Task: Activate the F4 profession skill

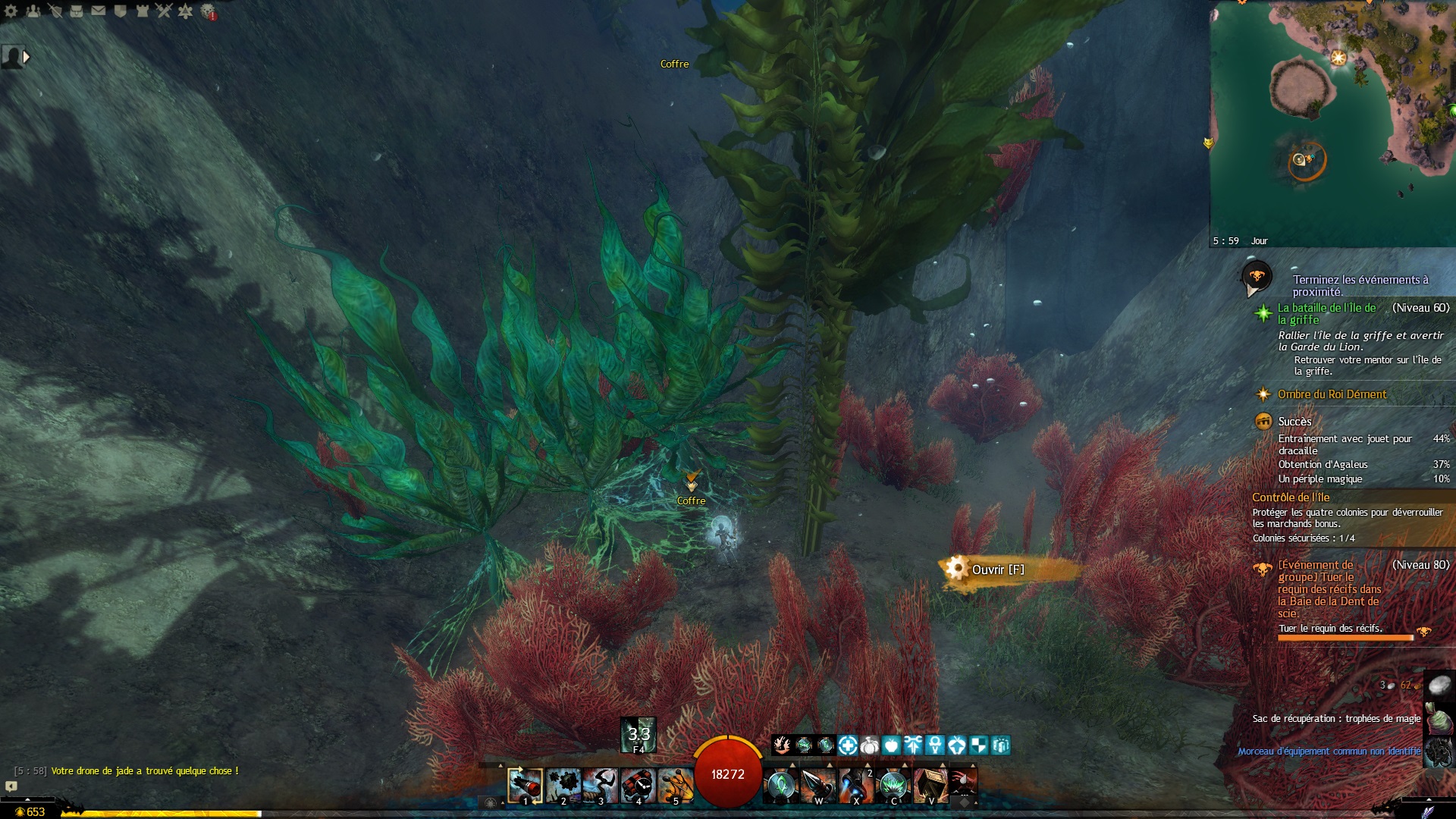Action: point(639,735)
